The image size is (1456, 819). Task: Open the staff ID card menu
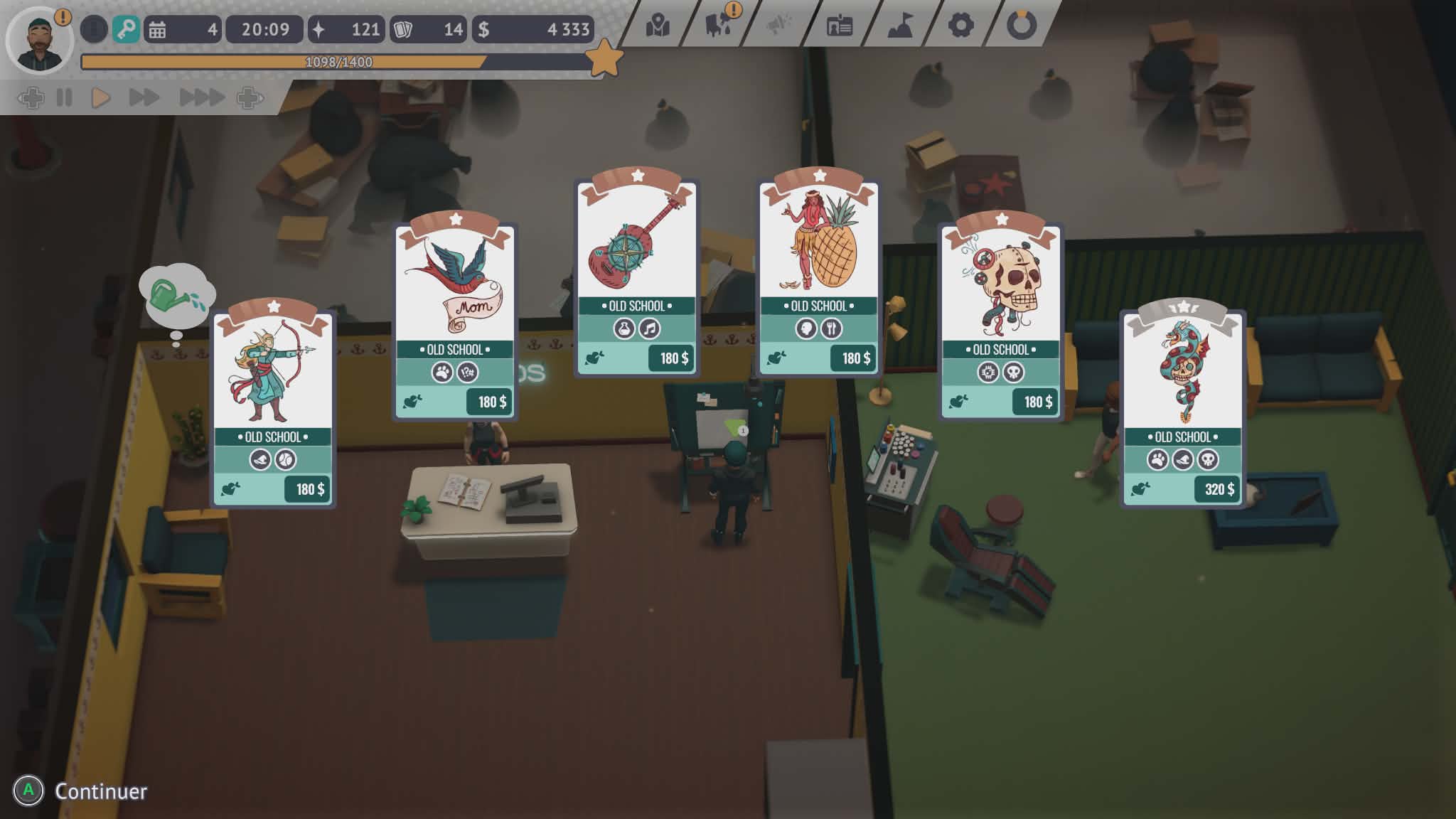pos(840,26)
